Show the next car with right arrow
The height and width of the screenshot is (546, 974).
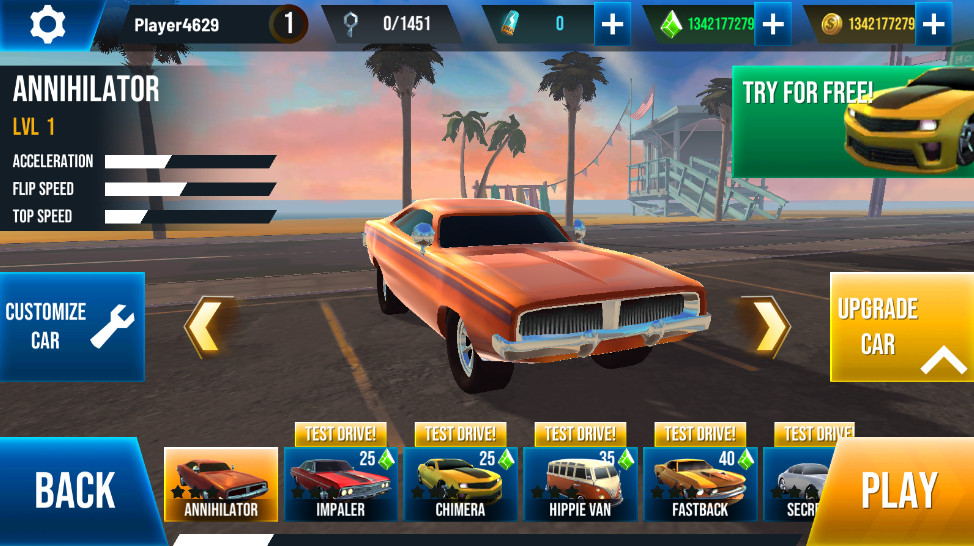[766, 327]
